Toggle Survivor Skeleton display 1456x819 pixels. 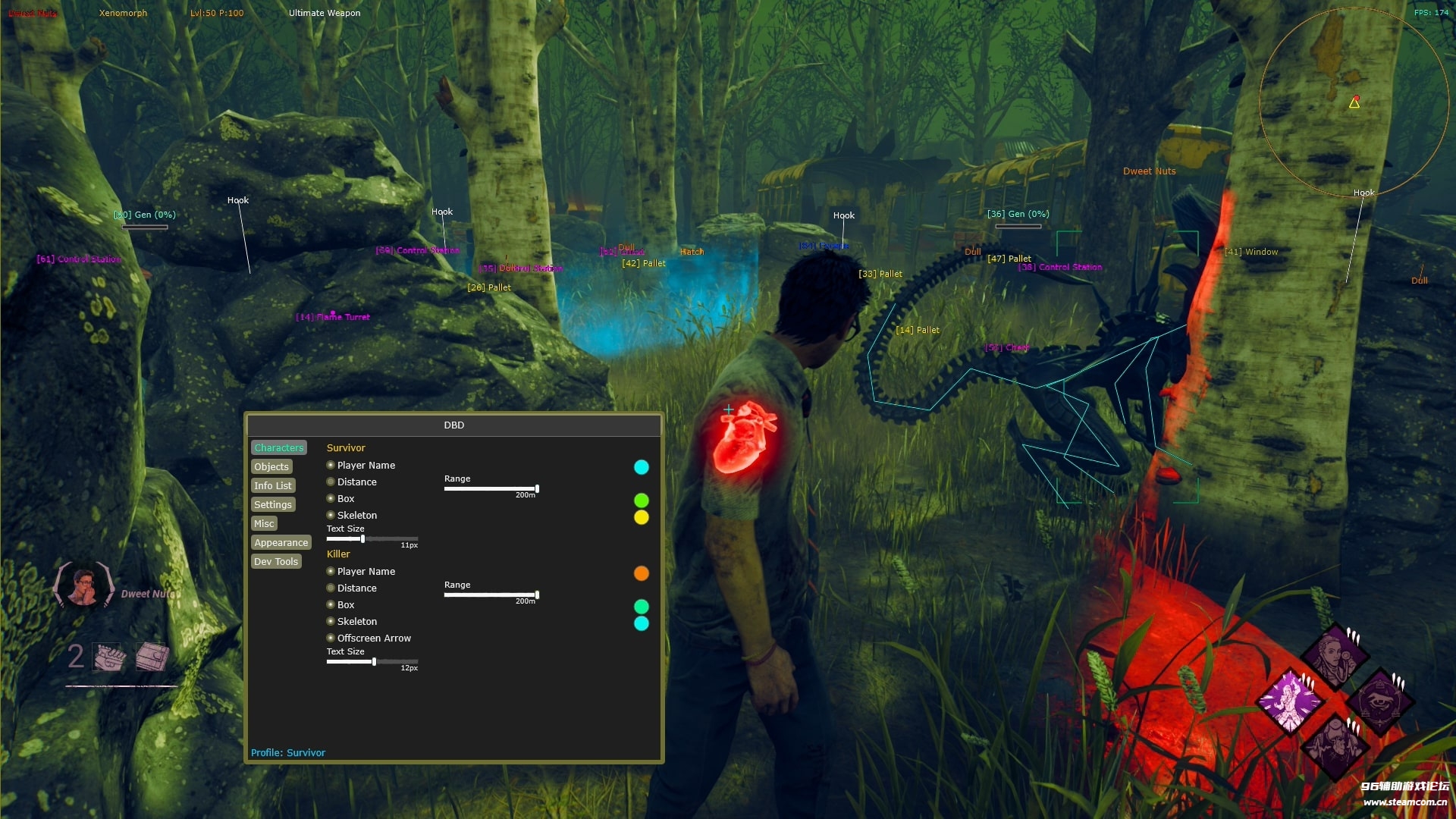click(331, 516)
